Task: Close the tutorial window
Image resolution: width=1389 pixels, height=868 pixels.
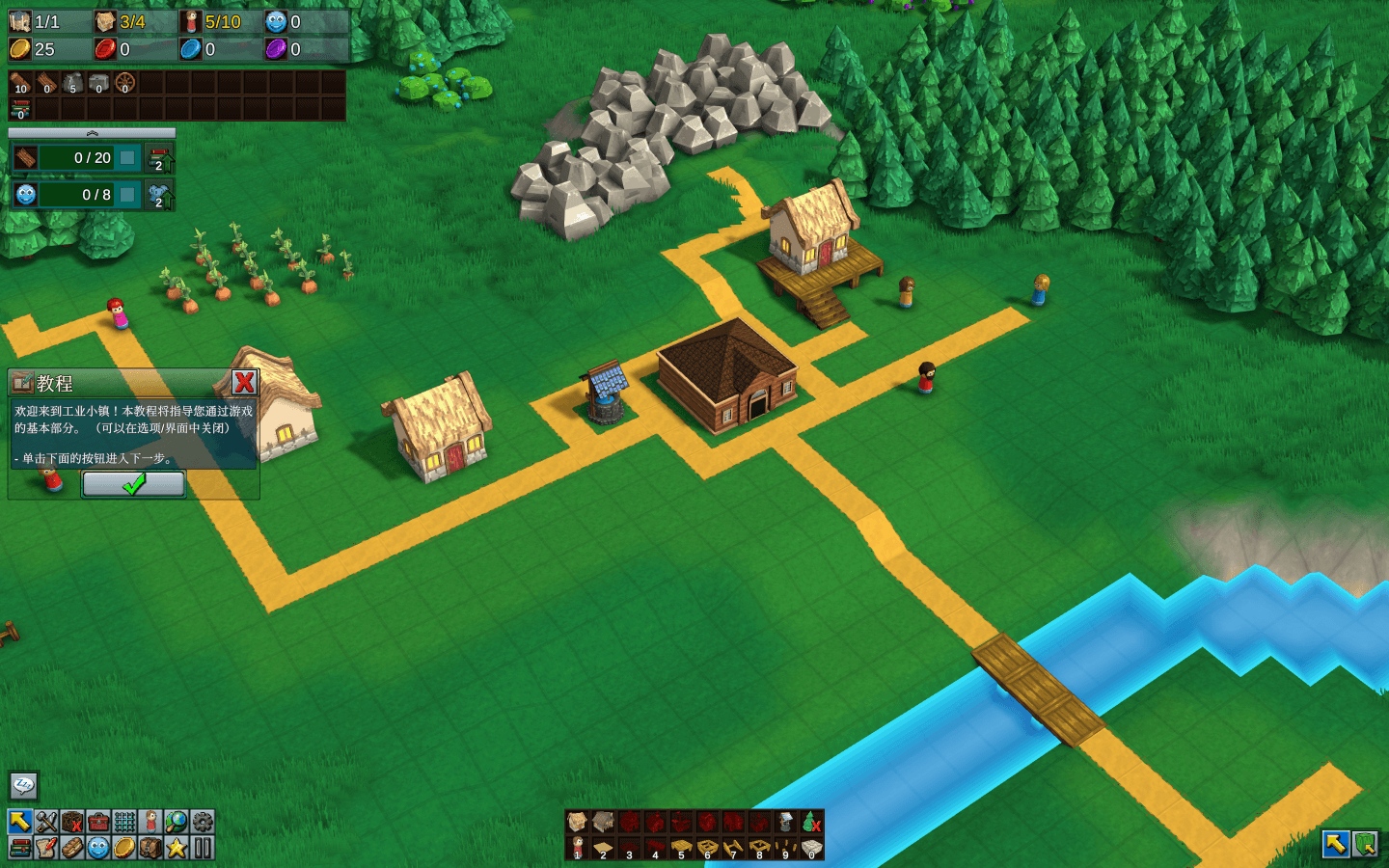Action: tap(244, 382)
